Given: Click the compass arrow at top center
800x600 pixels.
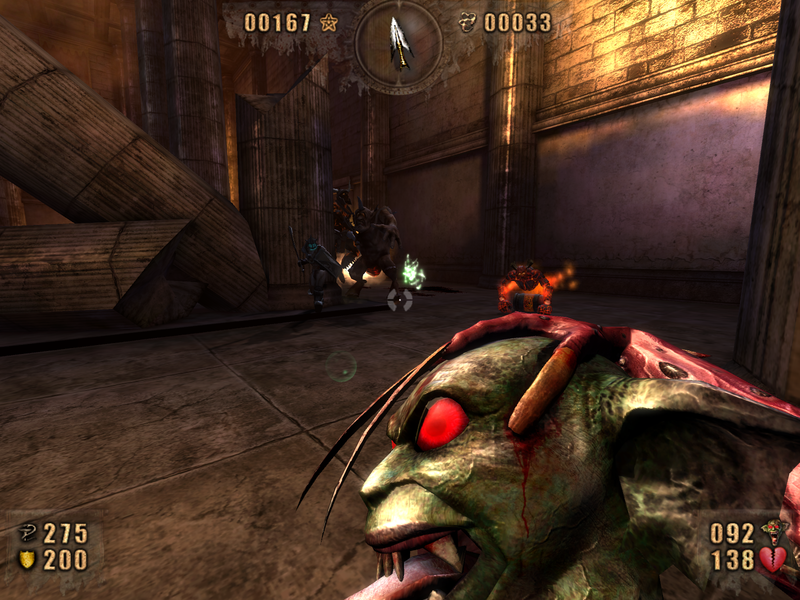Looking at the screenshot, I should pyautogui.click(x=400, y=41).
